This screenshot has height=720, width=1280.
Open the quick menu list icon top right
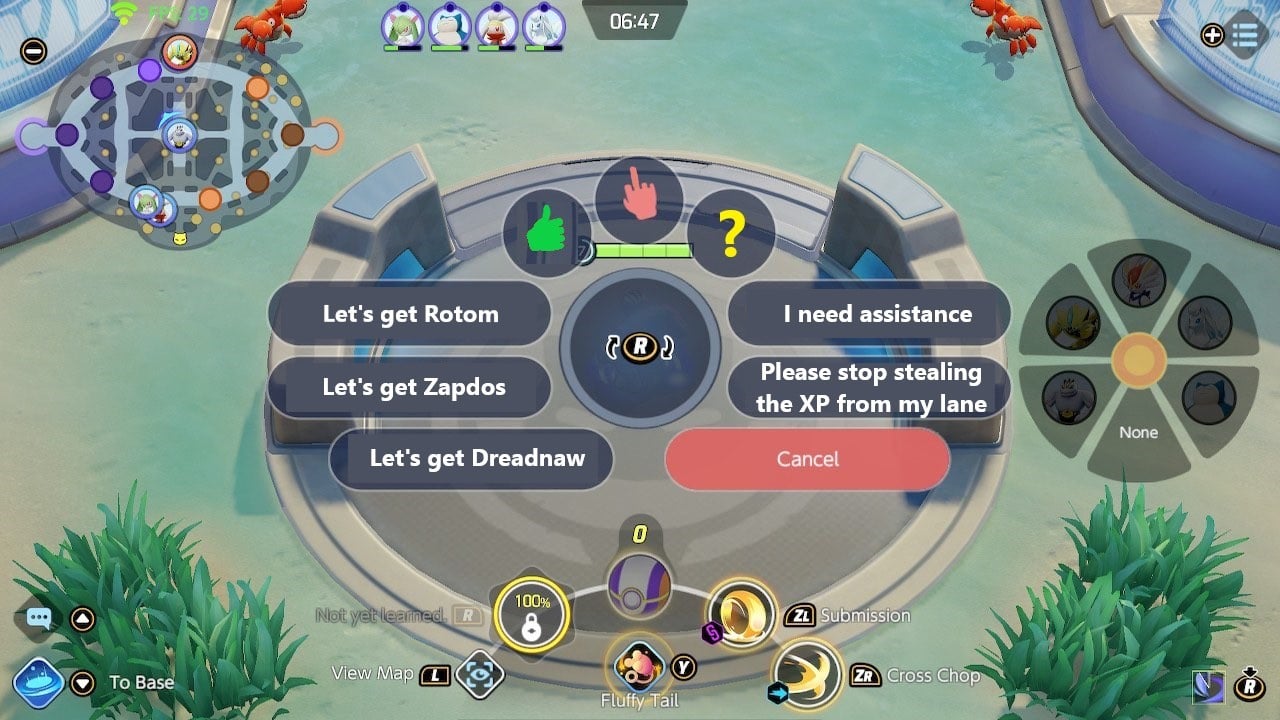pyautogui.click(x=1245, y=36)
